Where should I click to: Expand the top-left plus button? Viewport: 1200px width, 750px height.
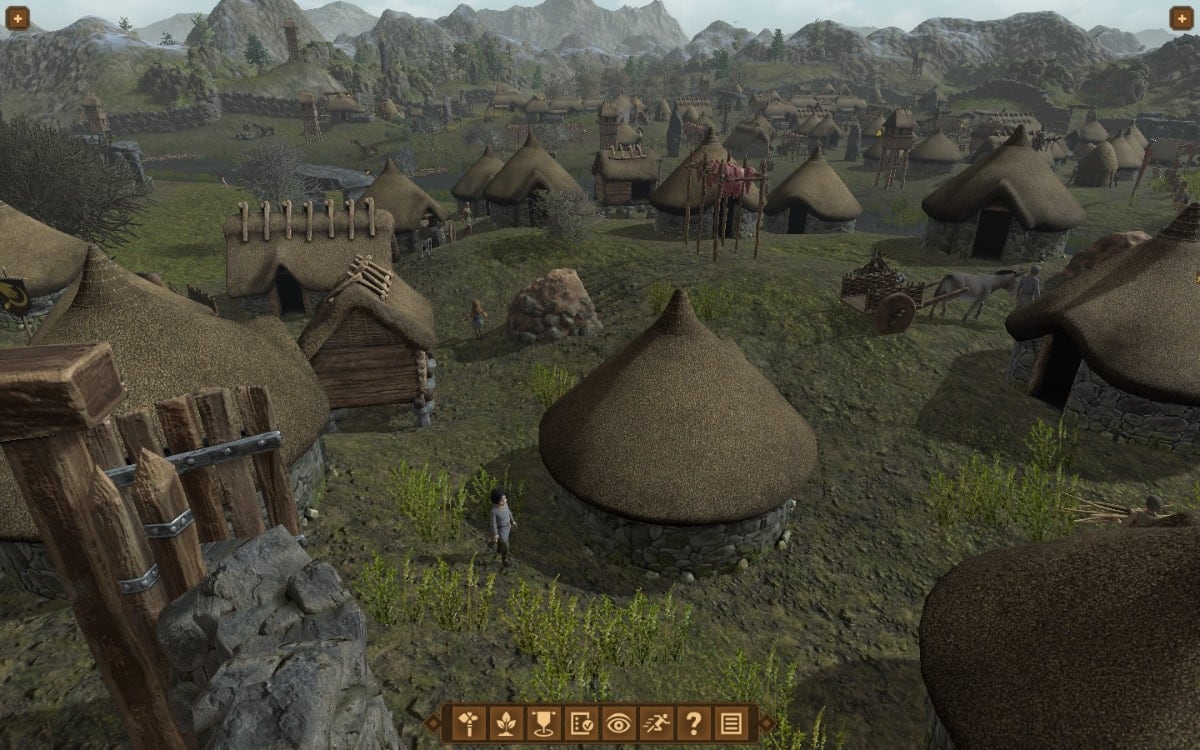click(x=17, y=18)
